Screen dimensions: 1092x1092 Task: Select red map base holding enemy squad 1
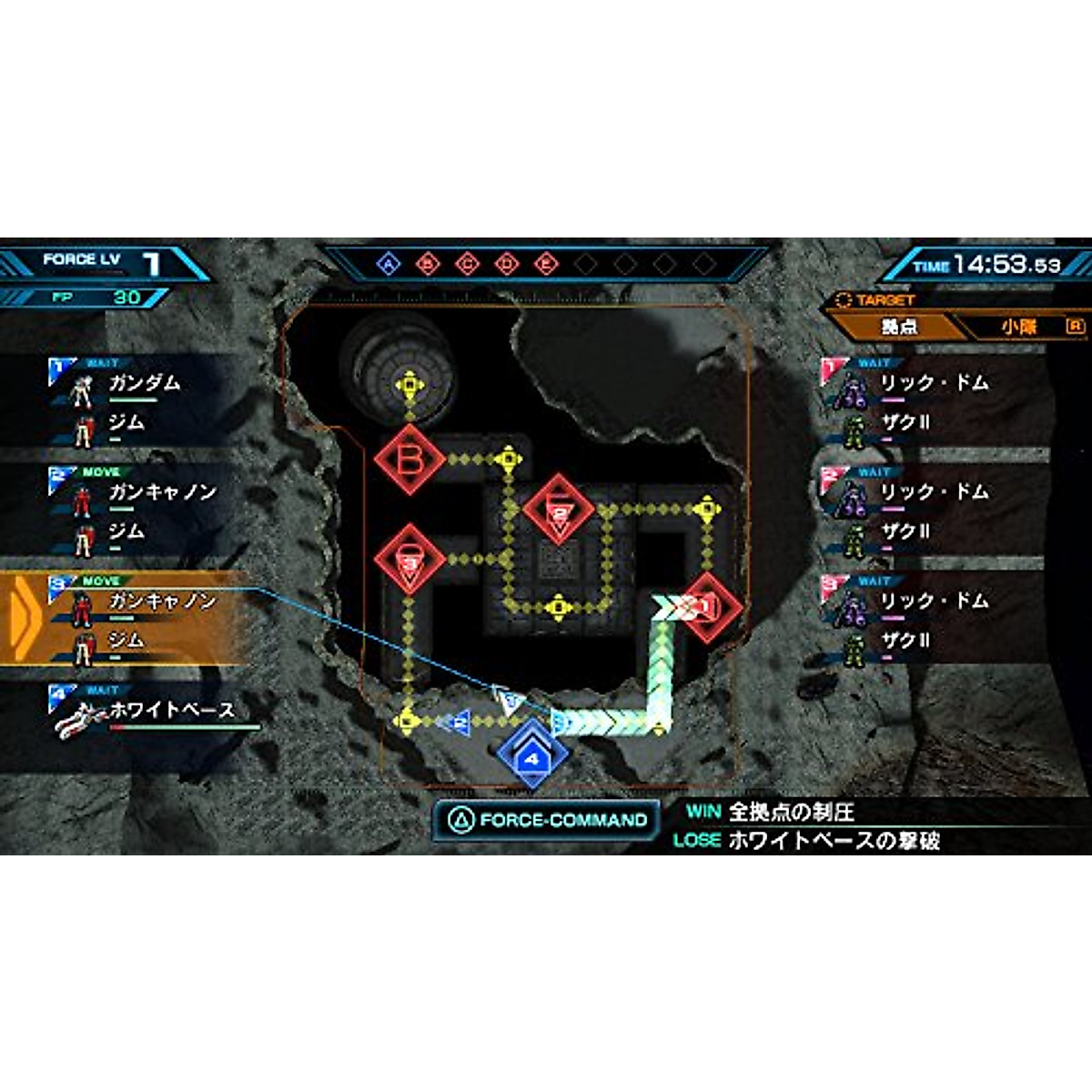708,607
